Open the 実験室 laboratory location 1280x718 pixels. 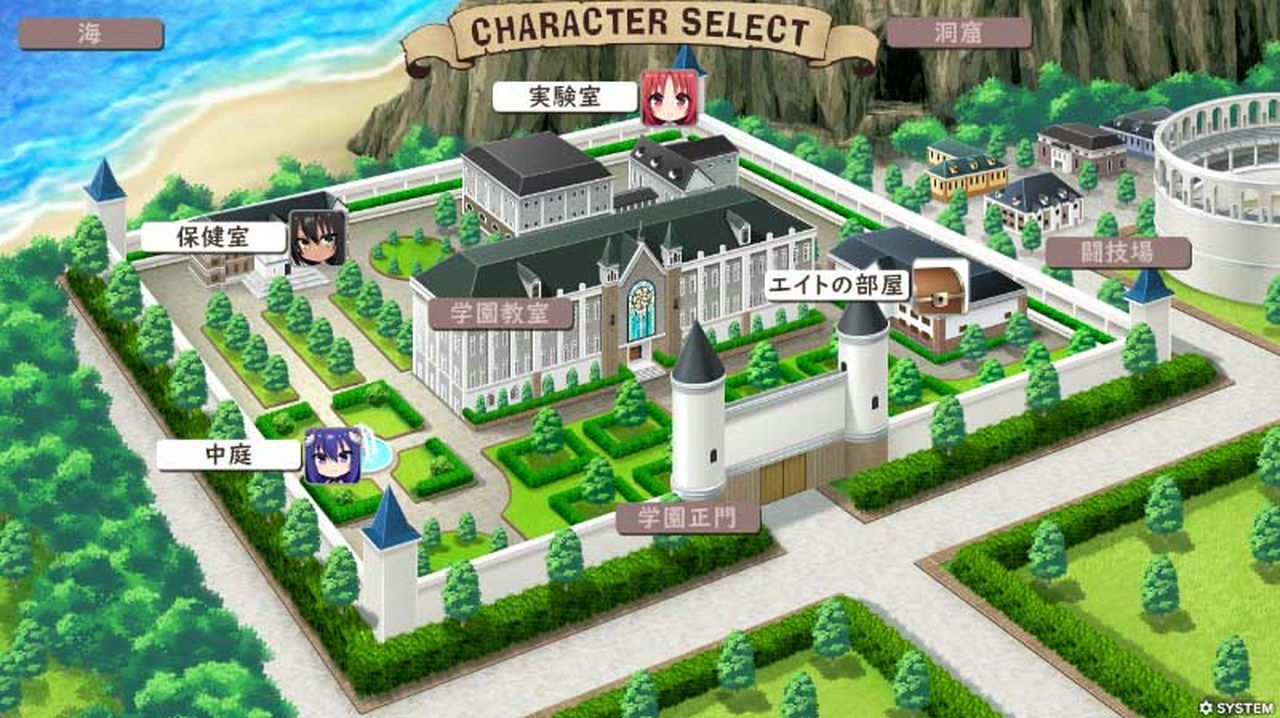(565, 97)
